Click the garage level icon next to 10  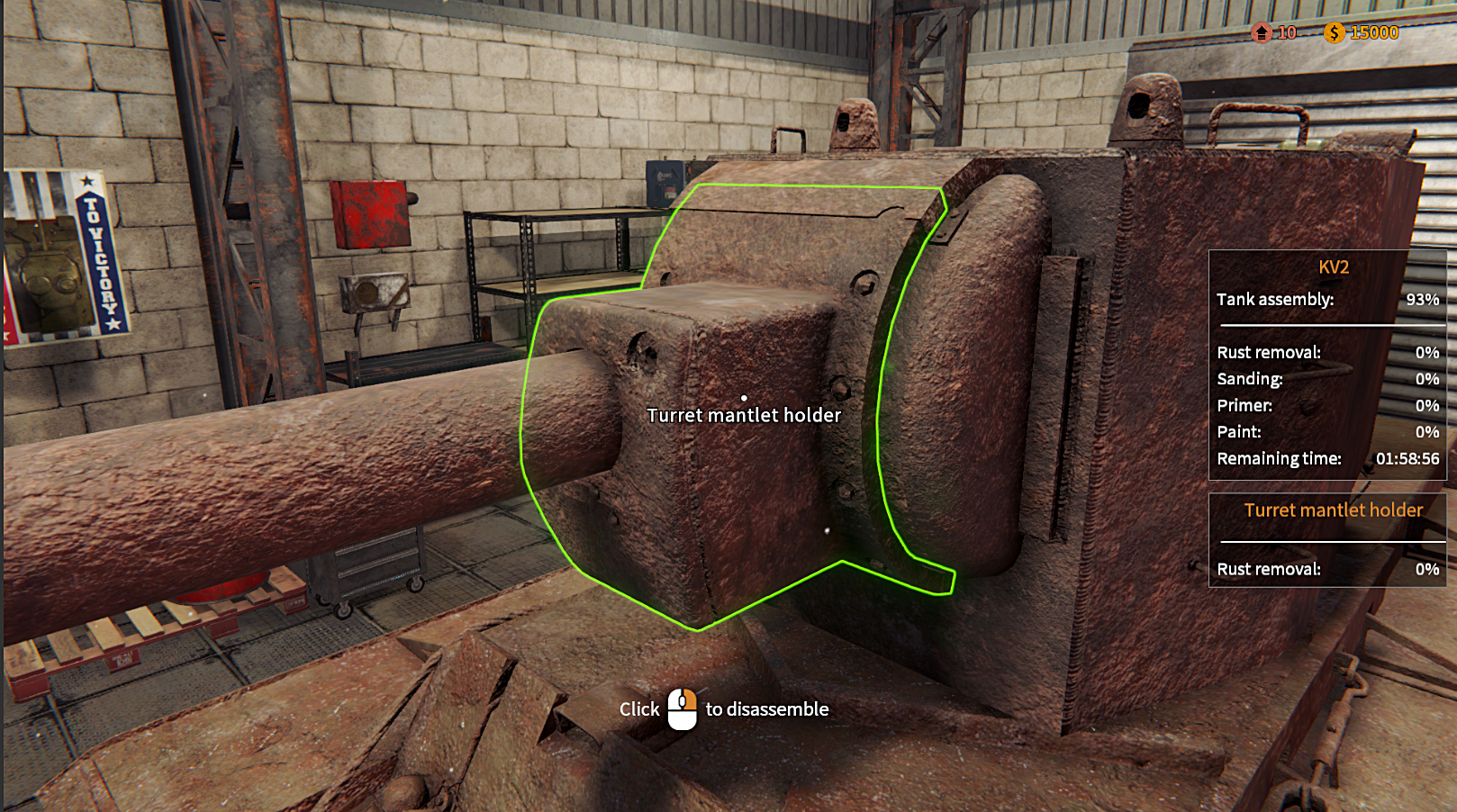tap(1261, 34)
